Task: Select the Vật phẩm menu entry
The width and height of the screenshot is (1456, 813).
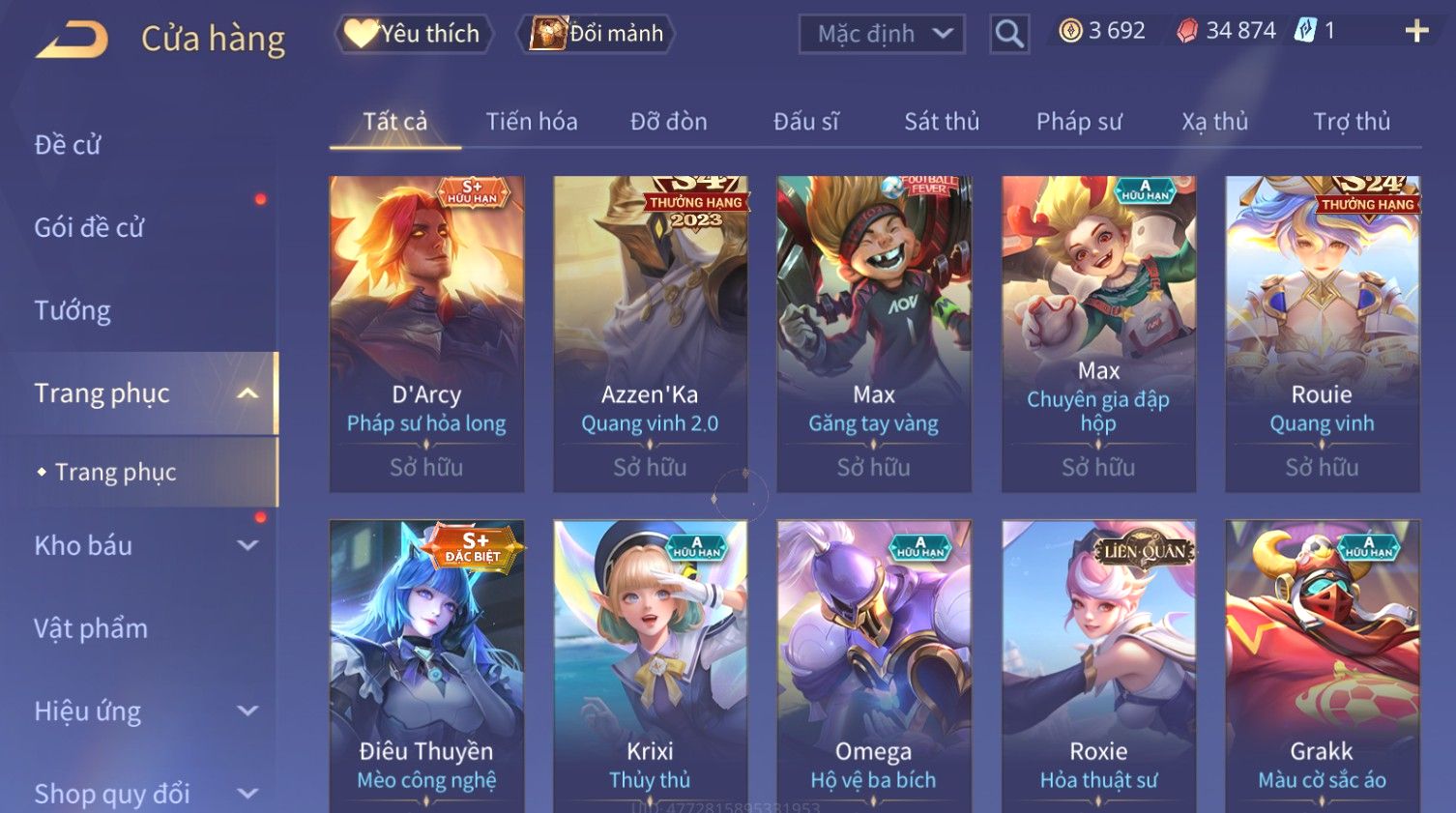Action: click(x=91, y=628)
